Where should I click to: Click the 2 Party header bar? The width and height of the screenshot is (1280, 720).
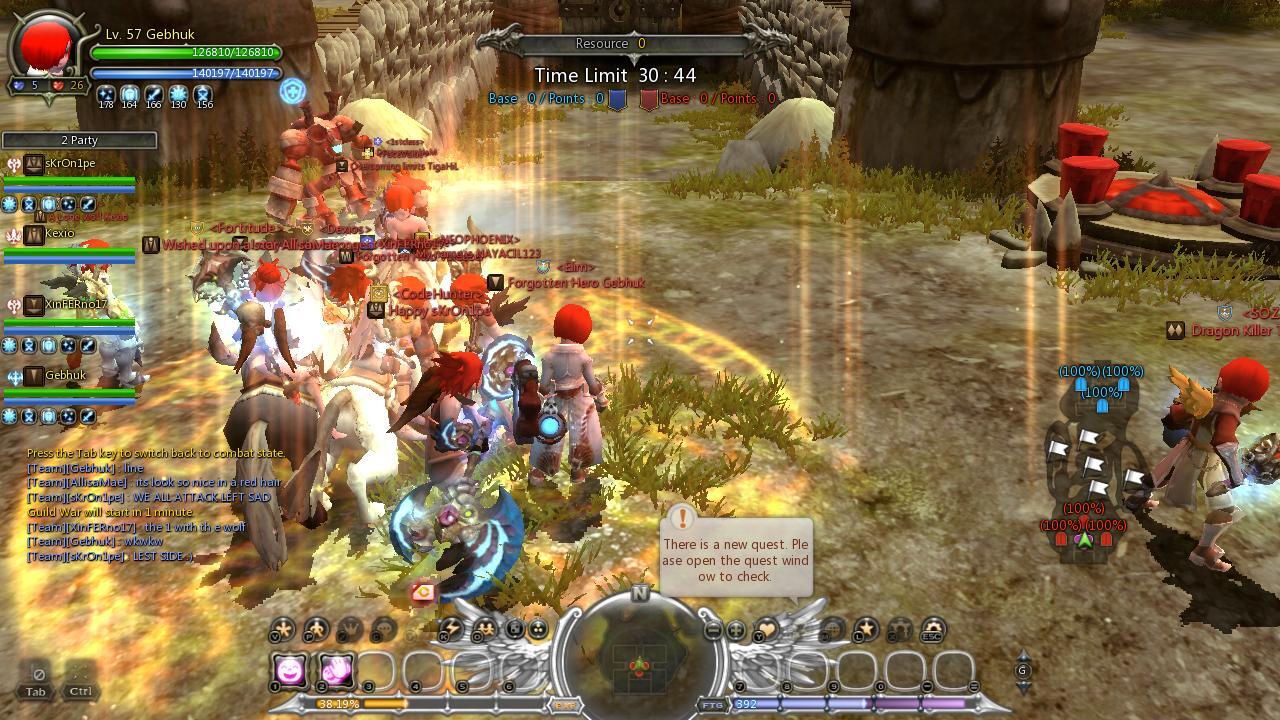(79, 141)
